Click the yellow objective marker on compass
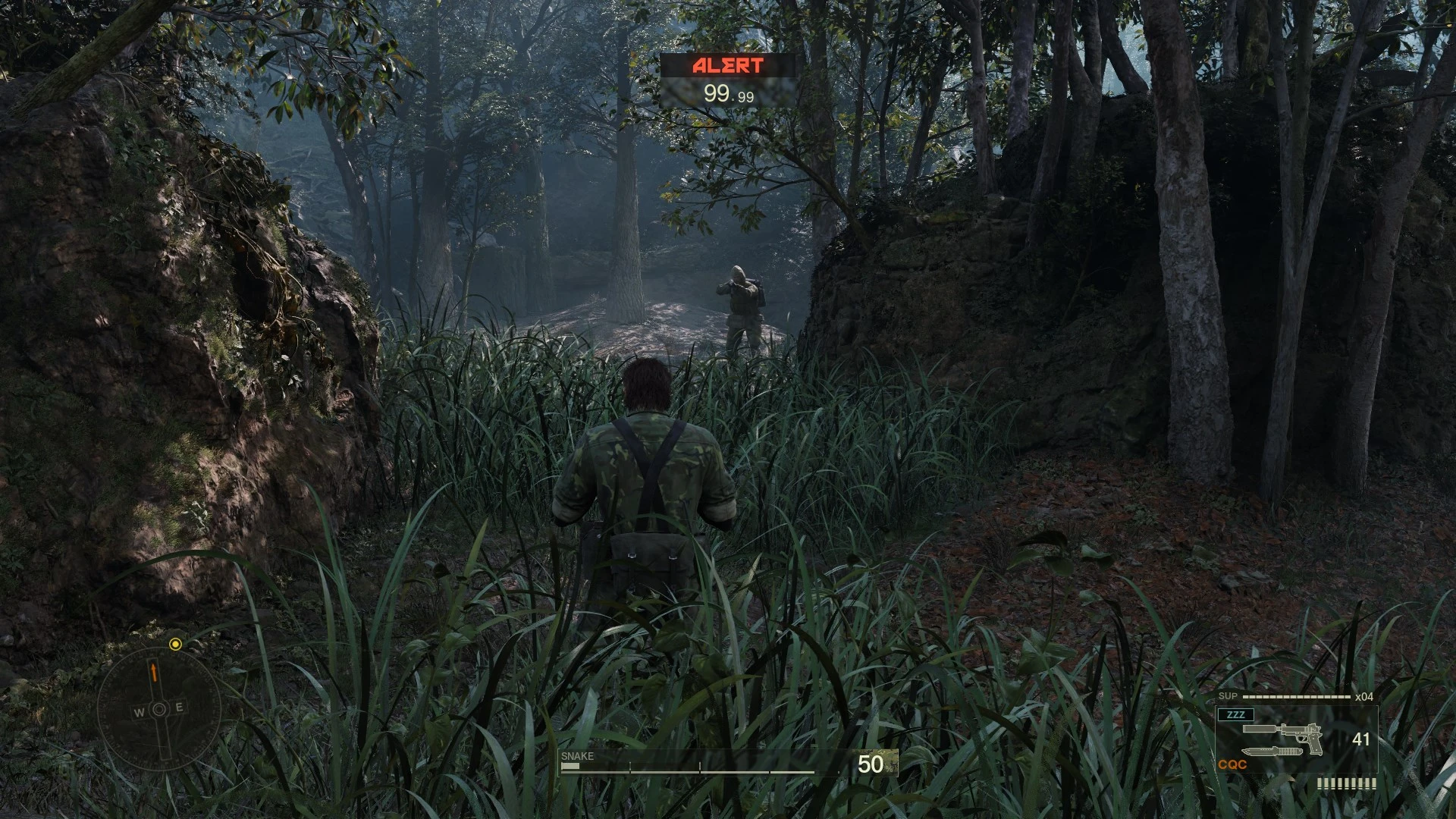The height and width of the screenshot is (819, 1456). pyautogui.click(x=175, y=645)
